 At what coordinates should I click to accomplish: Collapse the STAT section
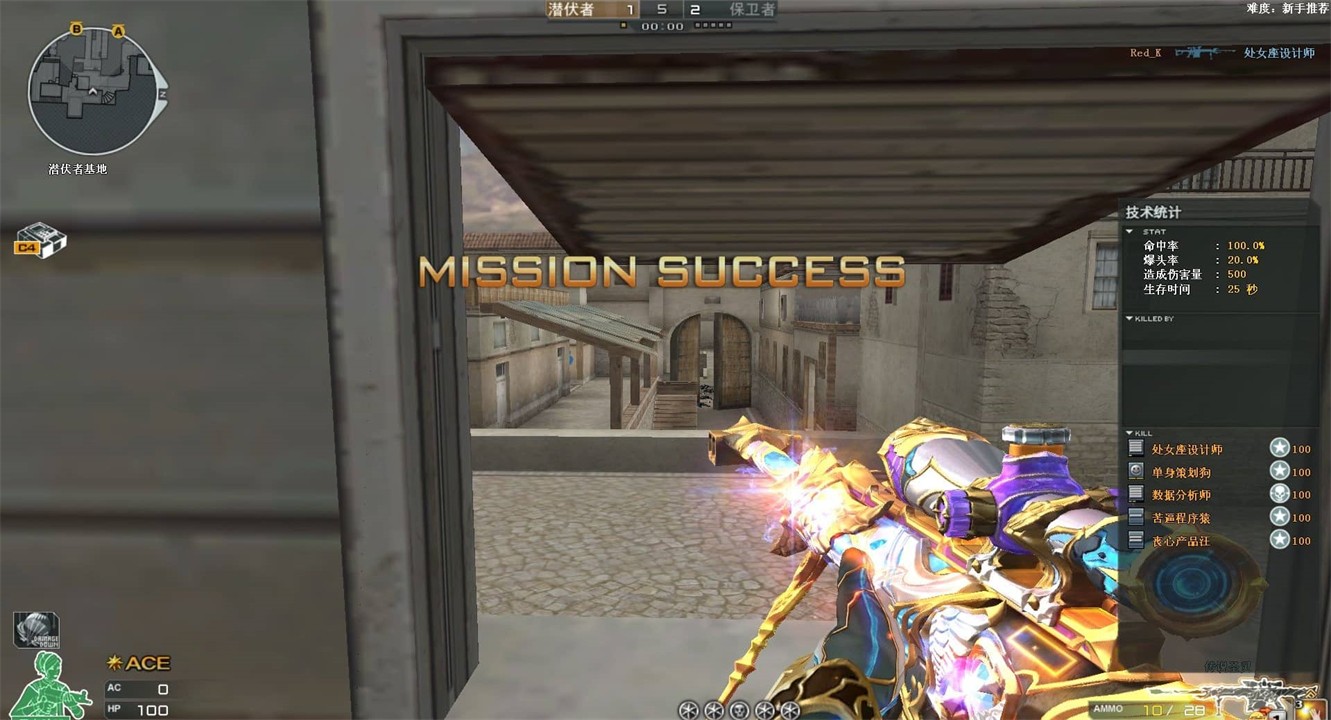click(1129, 232)
